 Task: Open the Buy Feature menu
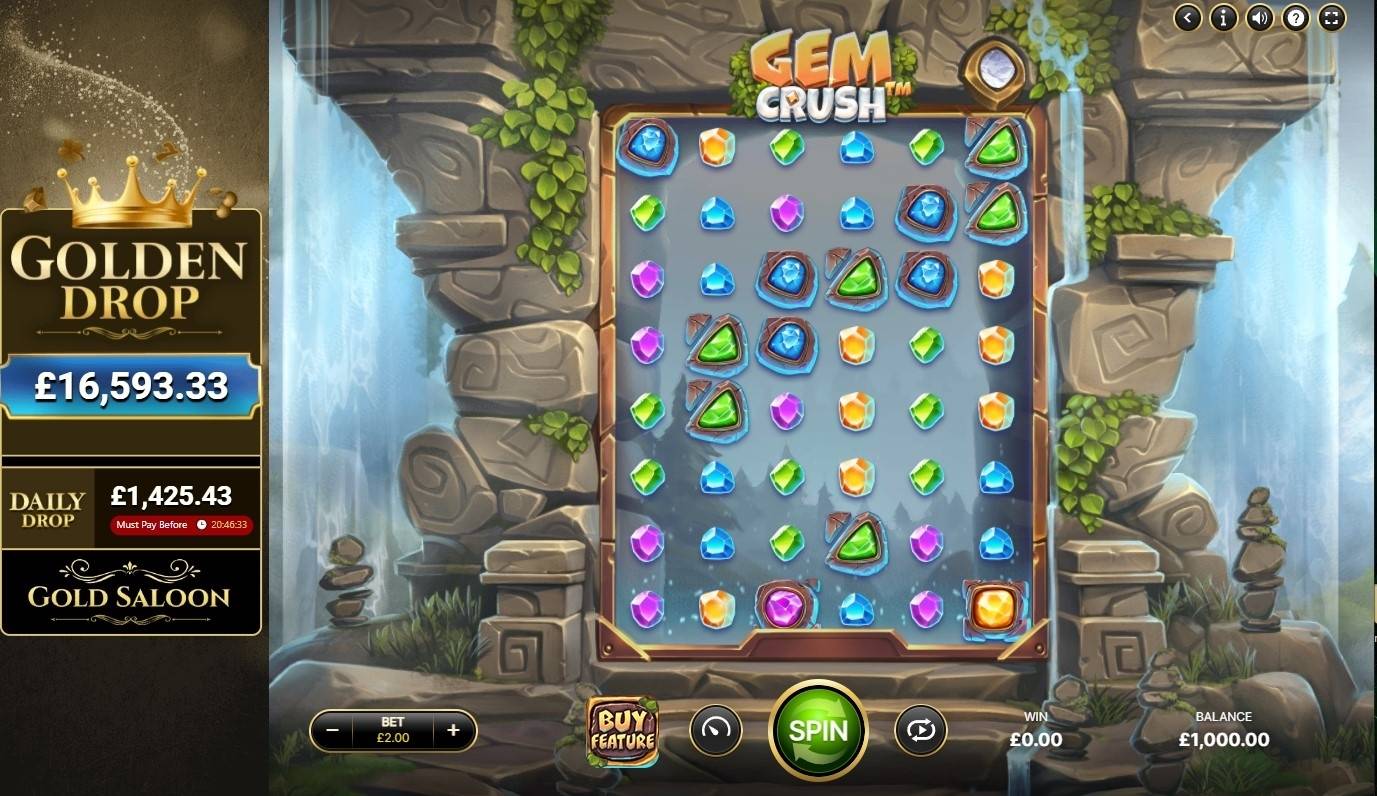[622, 732]
